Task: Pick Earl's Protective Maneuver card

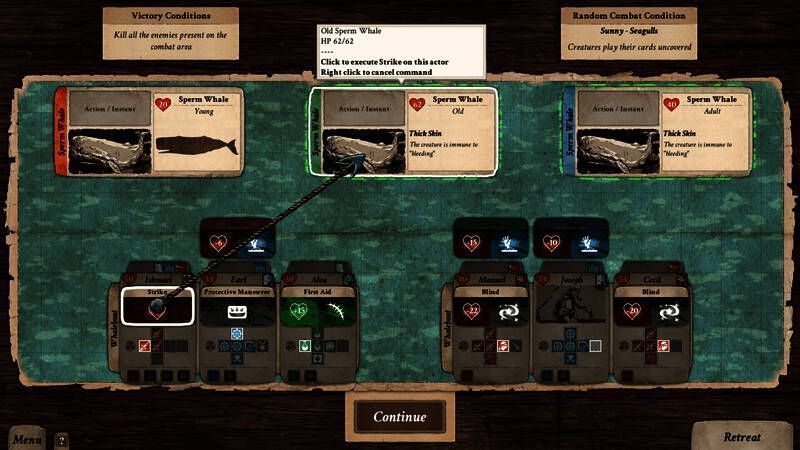Action: (x=239, y=306)
